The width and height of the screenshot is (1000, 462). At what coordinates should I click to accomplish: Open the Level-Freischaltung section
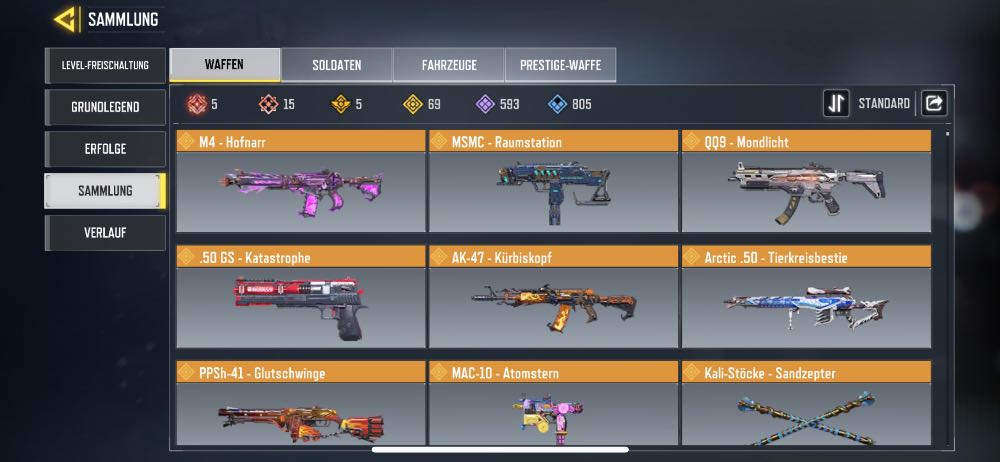[104, 66]
